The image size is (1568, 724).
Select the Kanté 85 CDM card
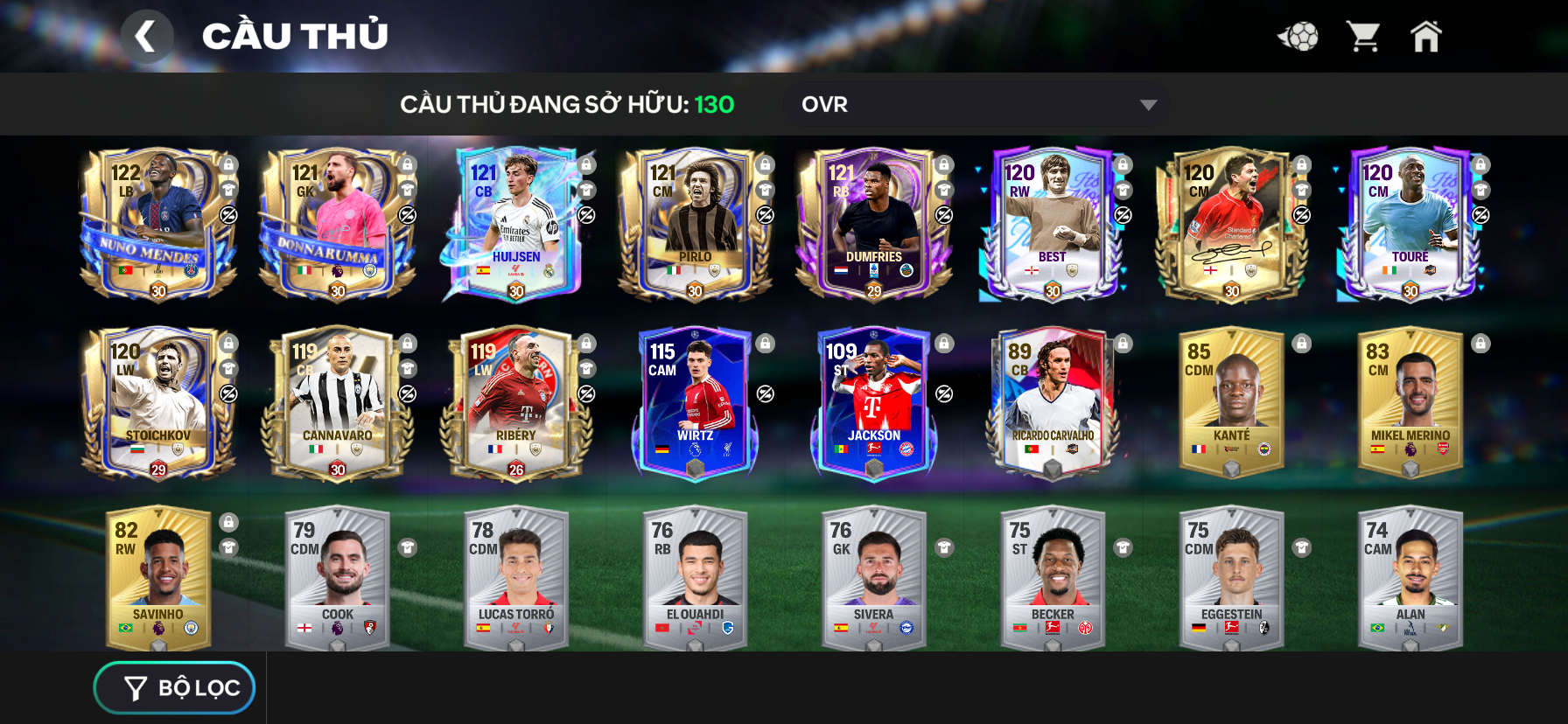(1231, 404)
